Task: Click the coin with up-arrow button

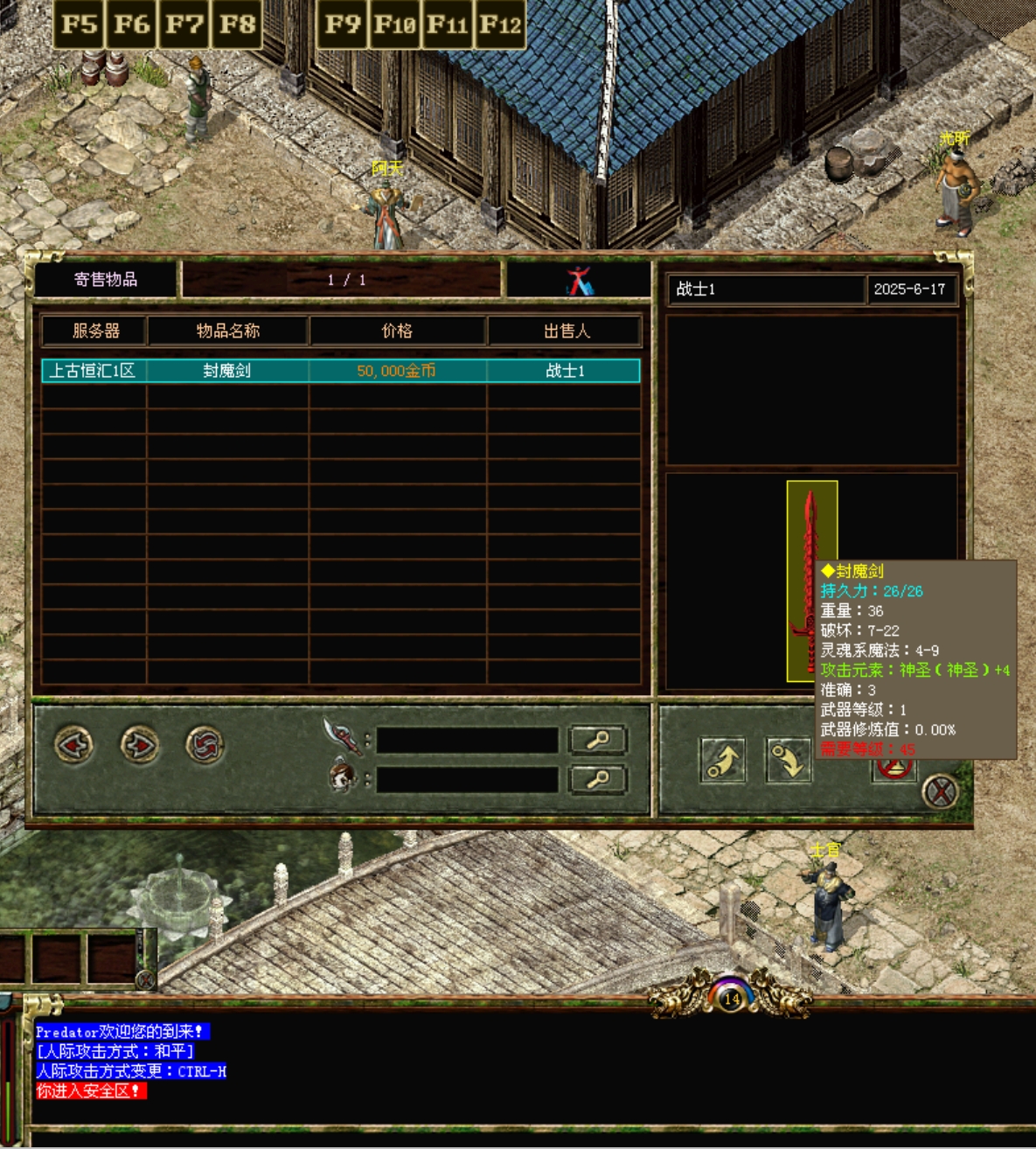Action: click(722, 761)
